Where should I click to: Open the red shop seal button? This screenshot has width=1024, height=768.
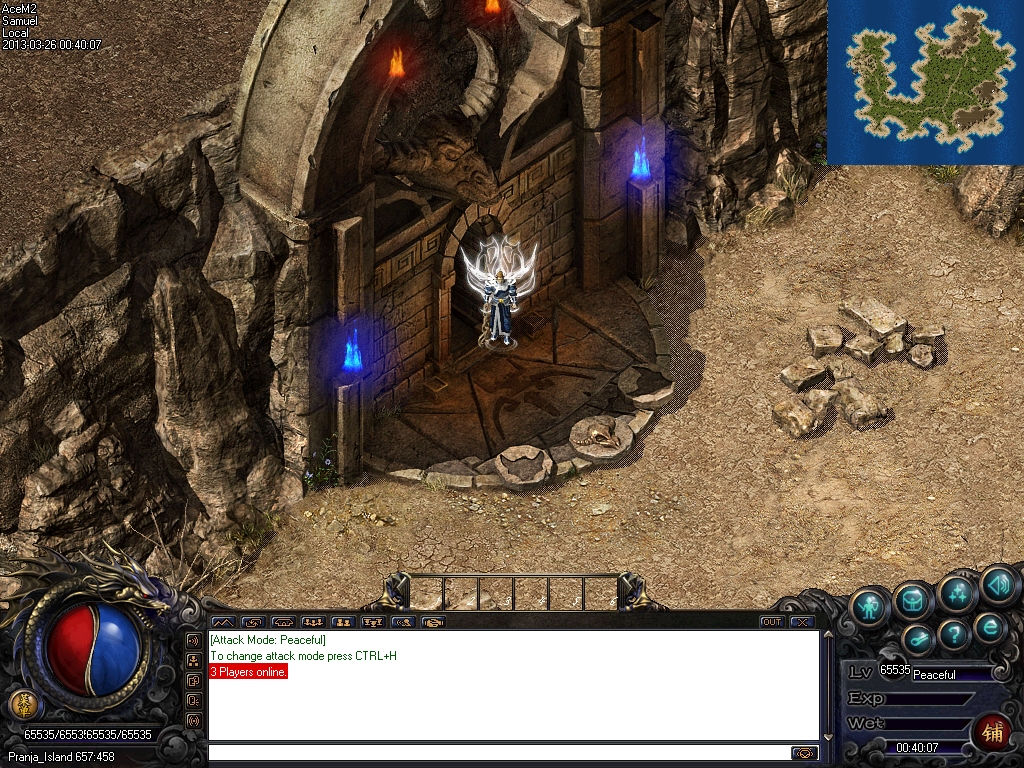click(x=990, y=732)
